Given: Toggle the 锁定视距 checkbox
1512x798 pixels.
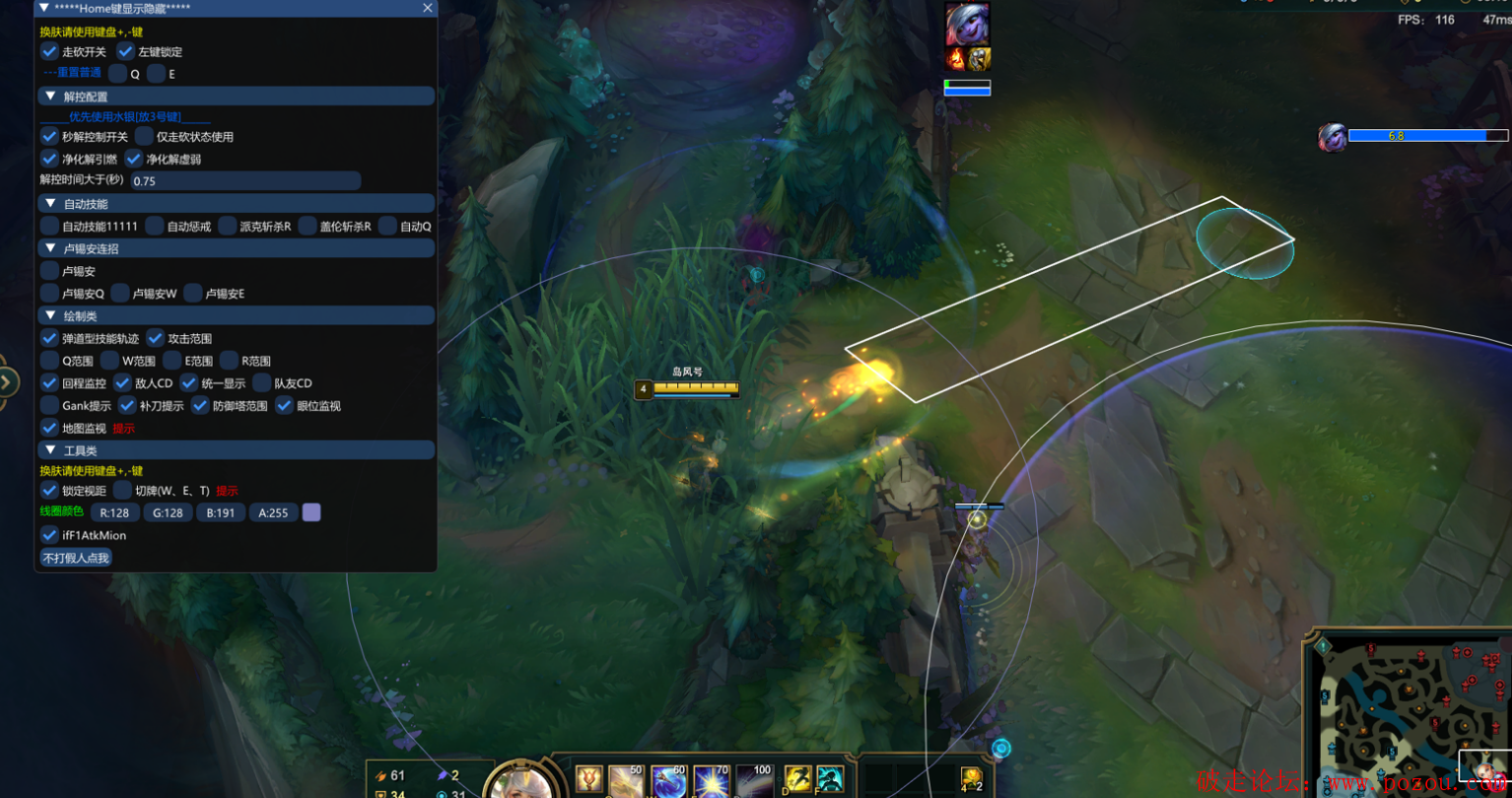Looking at the screenshot, I should click(49, 490).
